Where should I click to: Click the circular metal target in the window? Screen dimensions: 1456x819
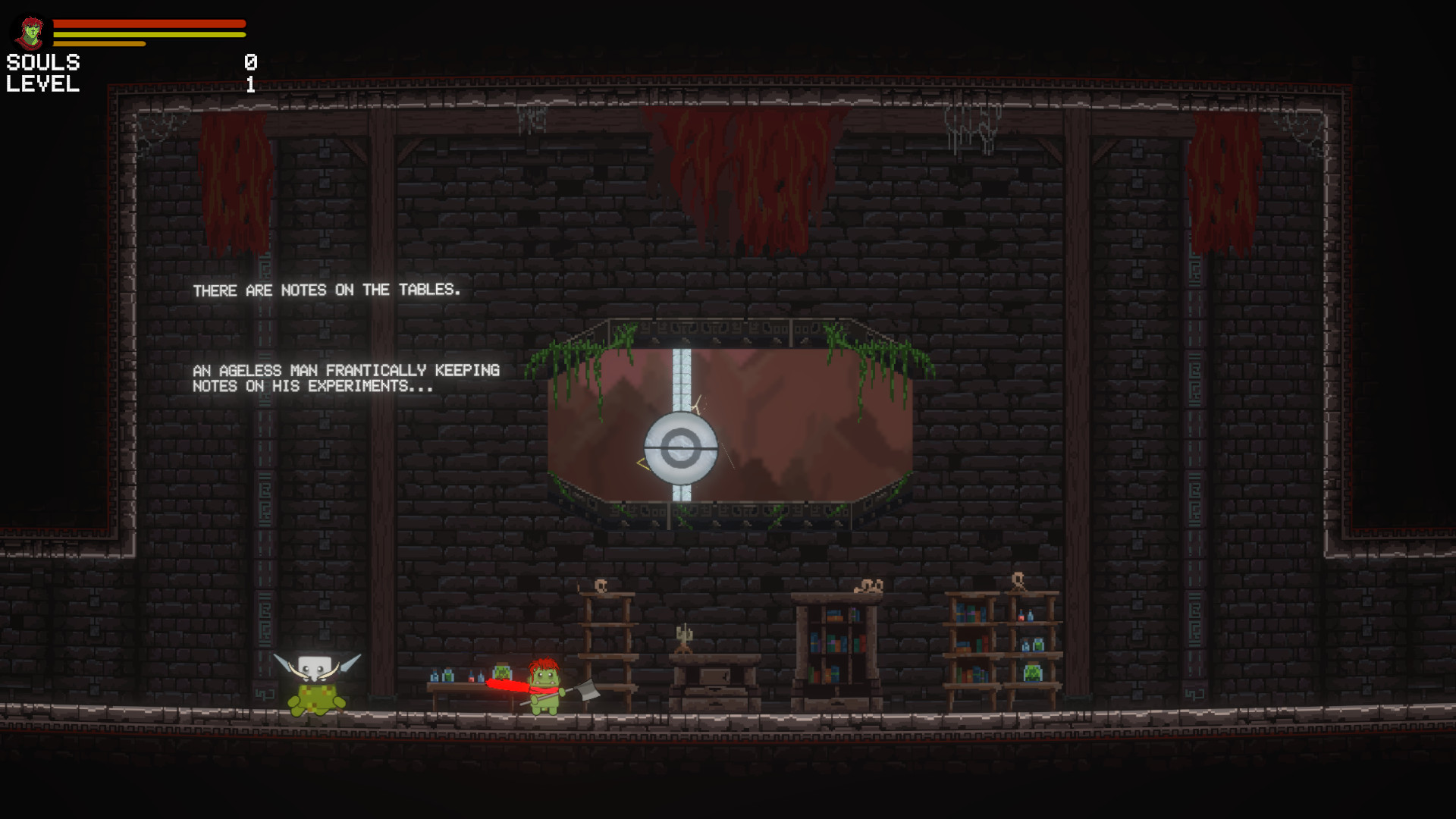coord(680,446)
